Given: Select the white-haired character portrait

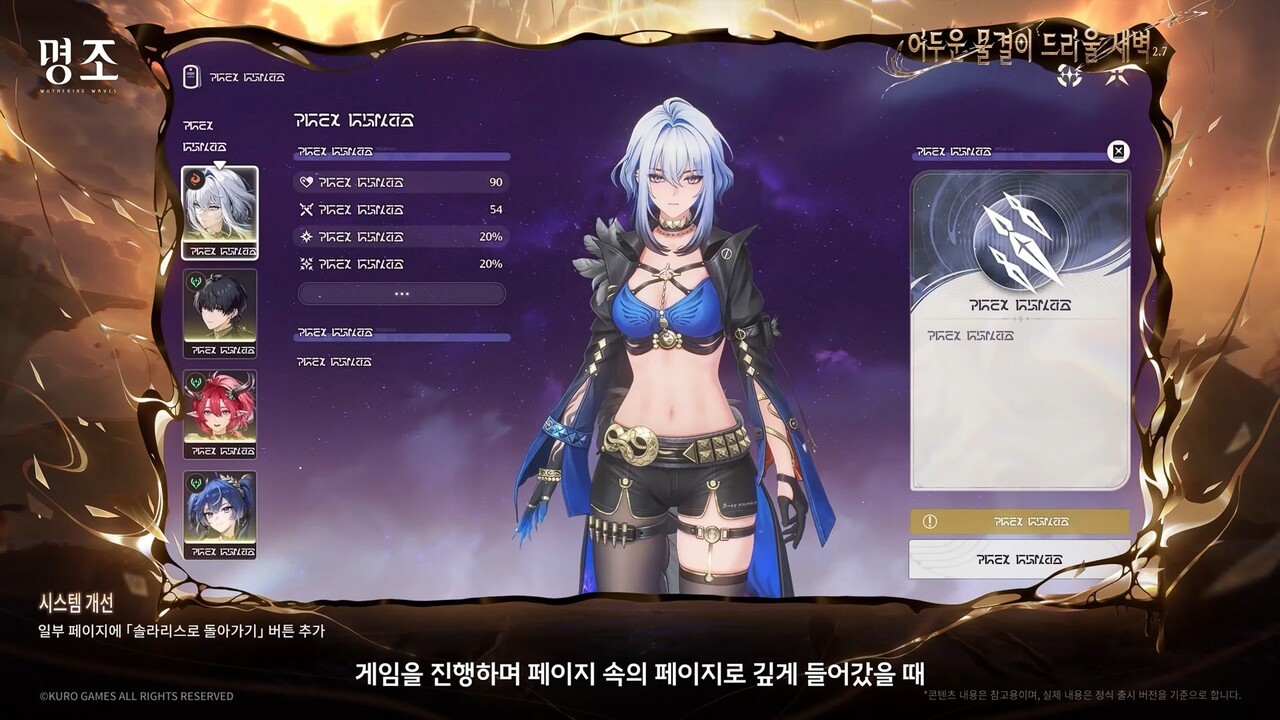Looking at the screenshot, I should [219, 211].
